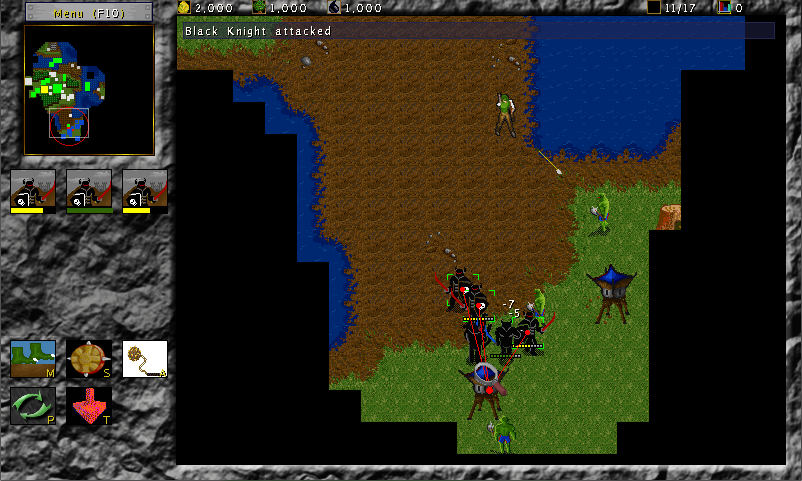
Task: Select the Black Knight portrait with green health bar
Action: 89,190
